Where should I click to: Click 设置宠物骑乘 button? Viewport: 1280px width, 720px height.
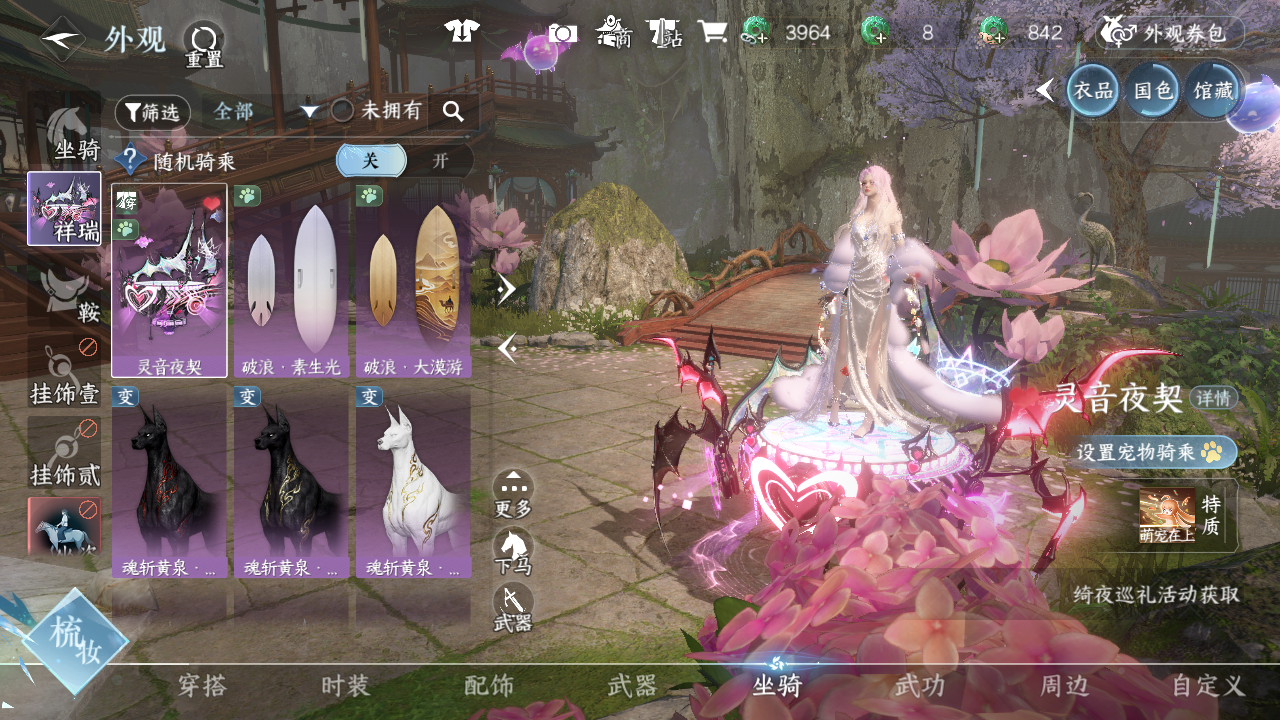(1158, 452)
